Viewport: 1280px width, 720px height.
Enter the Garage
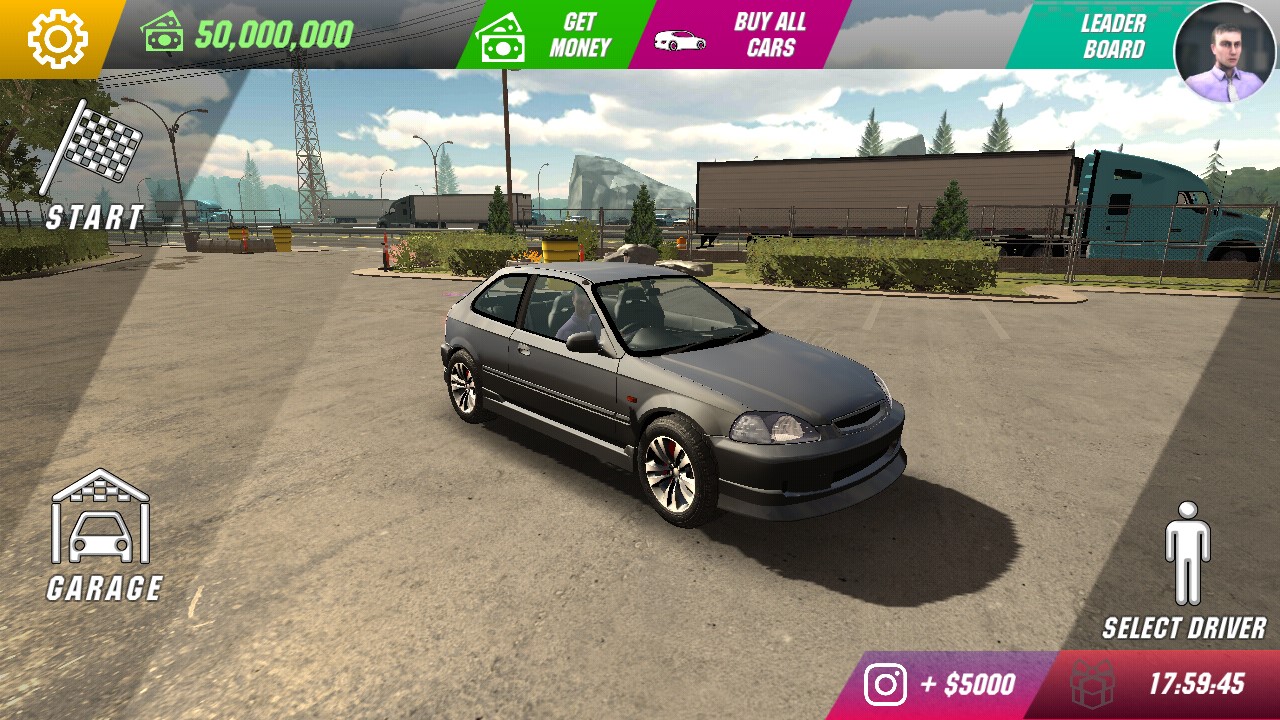102,537
